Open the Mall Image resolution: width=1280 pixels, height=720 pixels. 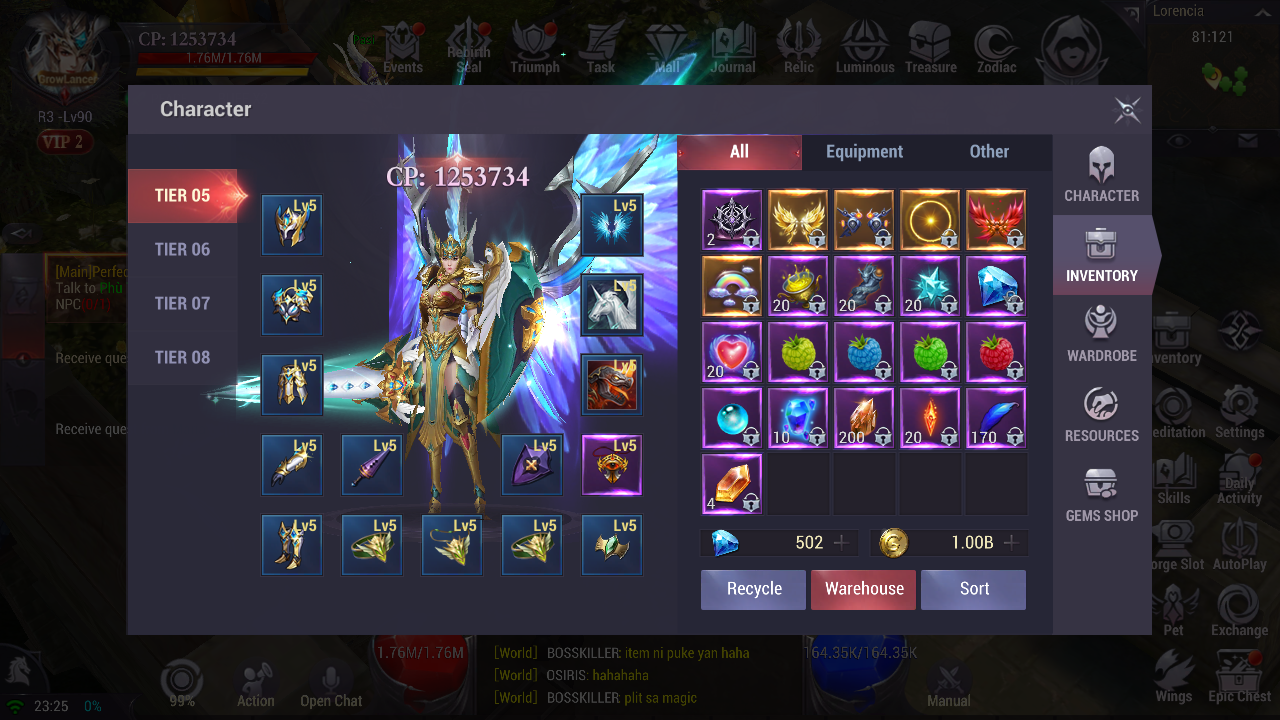[x=665, y=45]
